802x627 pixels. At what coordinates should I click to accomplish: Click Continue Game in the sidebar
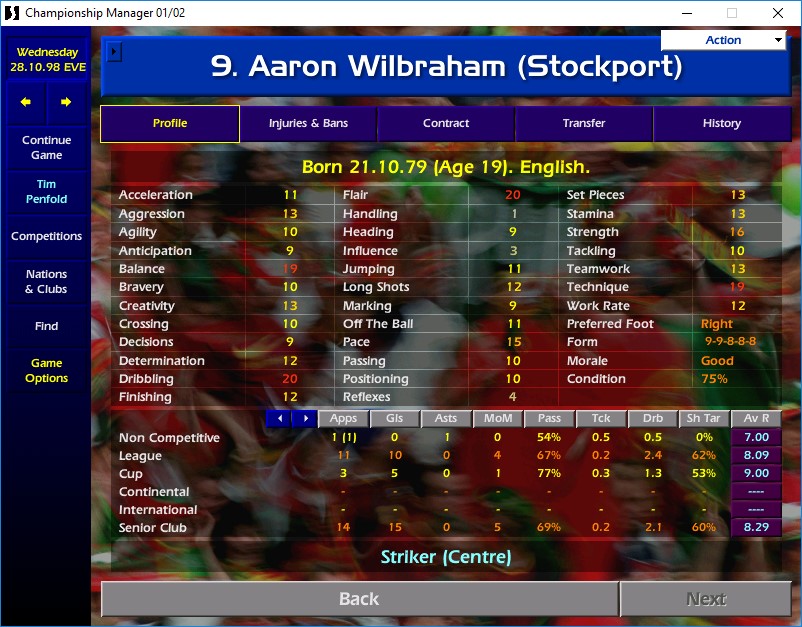46,148
